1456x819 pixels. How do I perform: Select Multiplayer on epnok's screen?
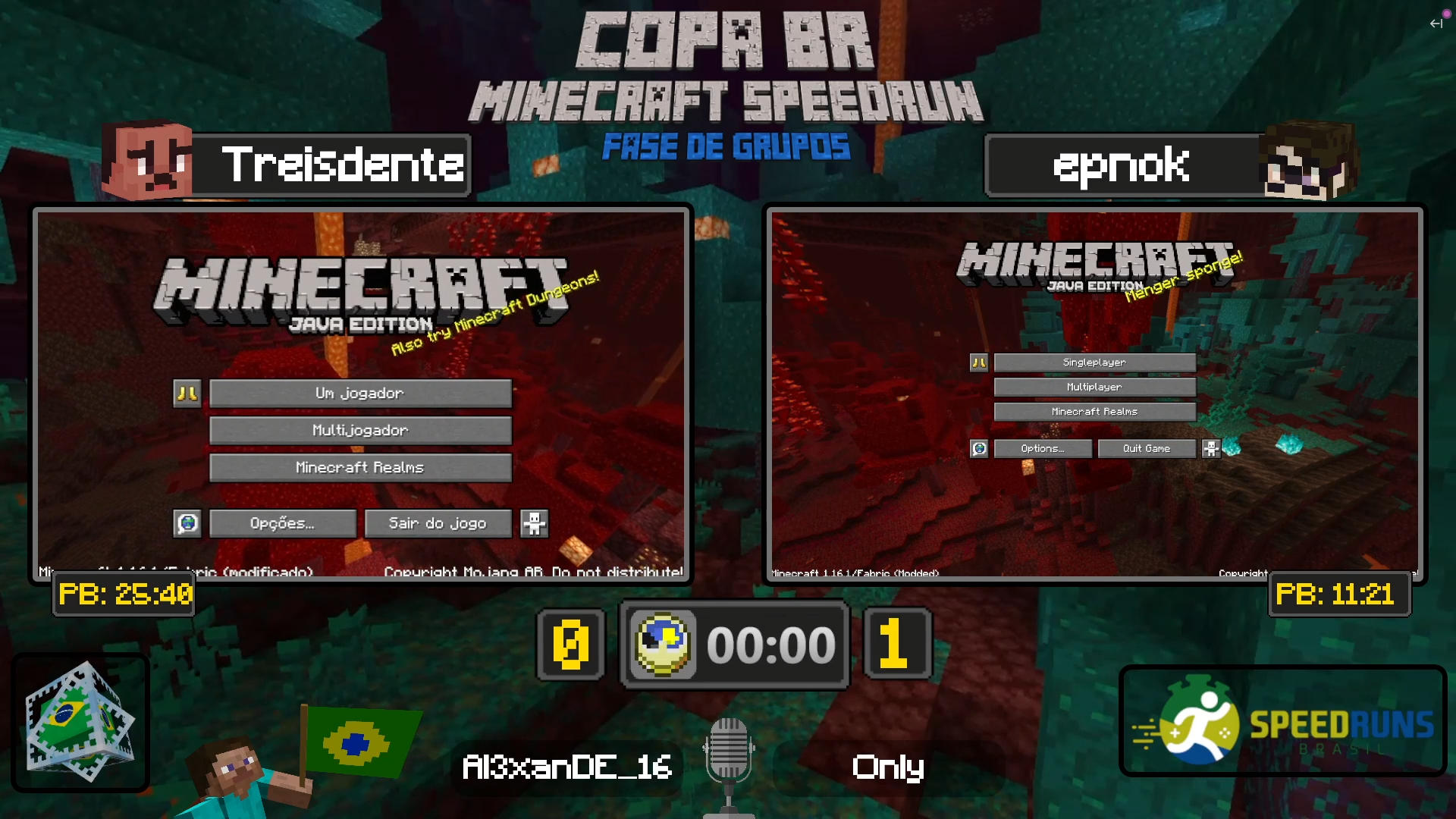click(1094, 387)
